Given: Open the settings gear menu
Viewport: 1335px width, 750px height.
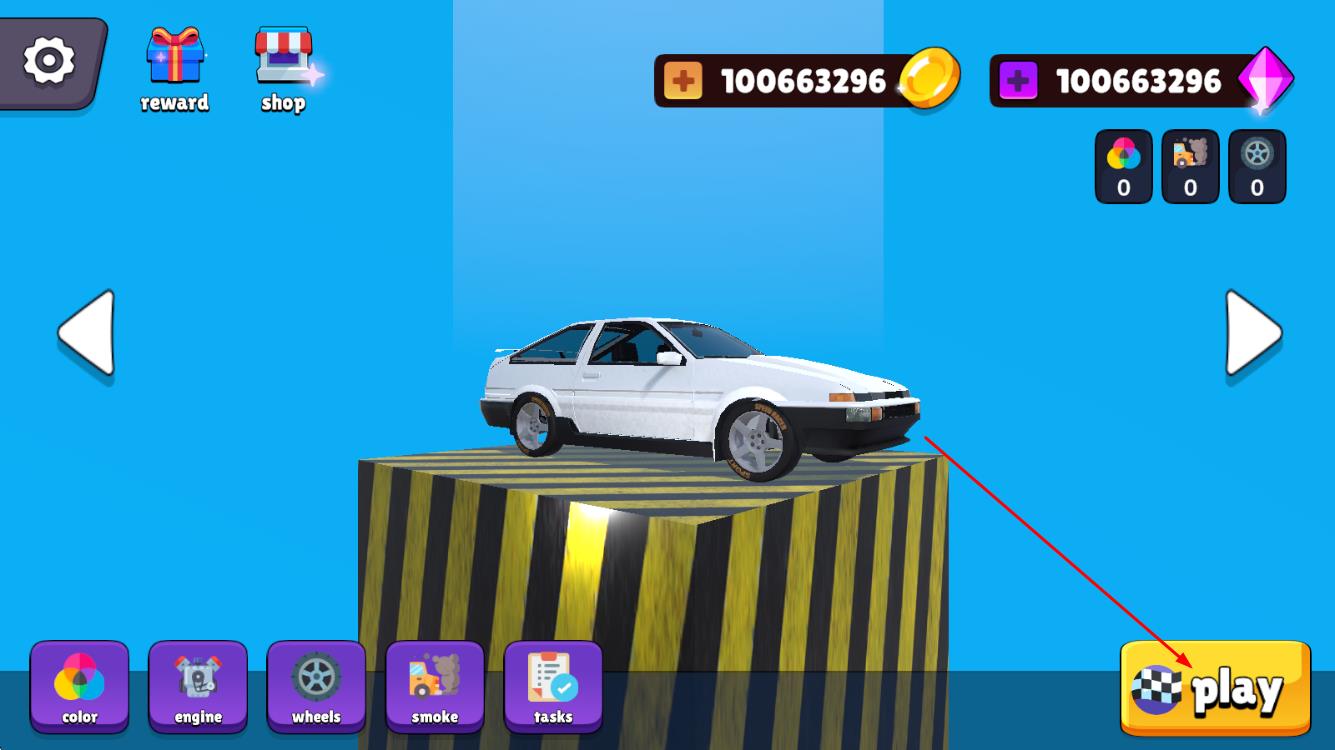Looking at the screenshot, I should coord(49,61).
